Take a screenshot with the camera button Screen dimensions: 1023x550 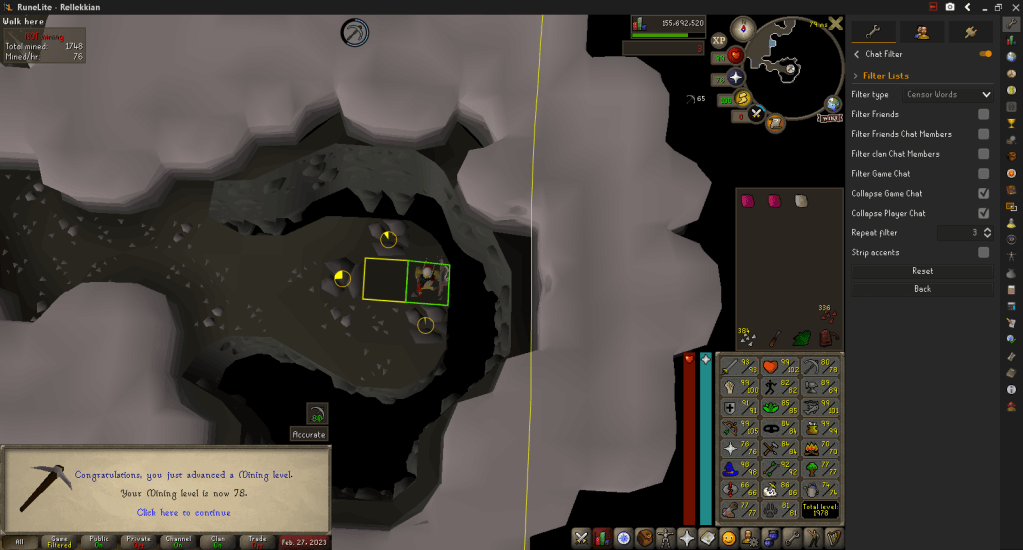pos(950,7)
